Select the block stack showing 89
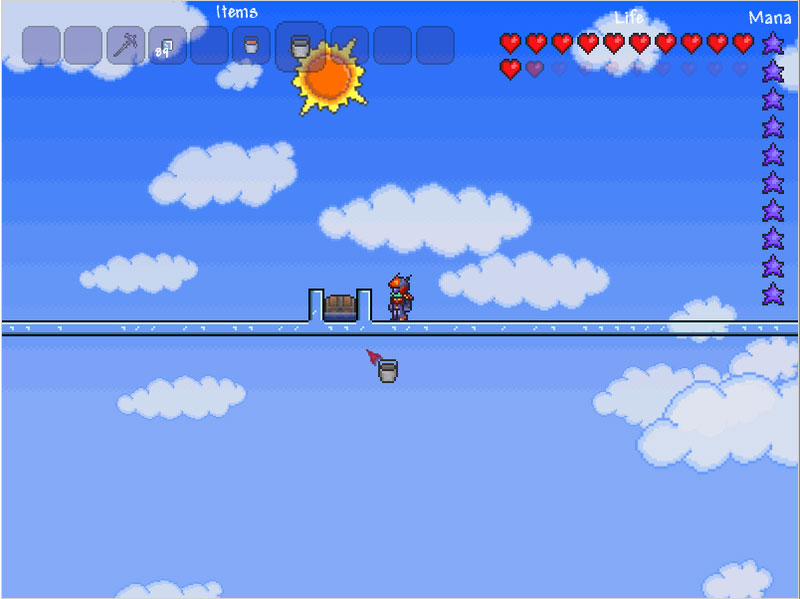The height and width of the screenshot is (599, 800). click(167, 45)
